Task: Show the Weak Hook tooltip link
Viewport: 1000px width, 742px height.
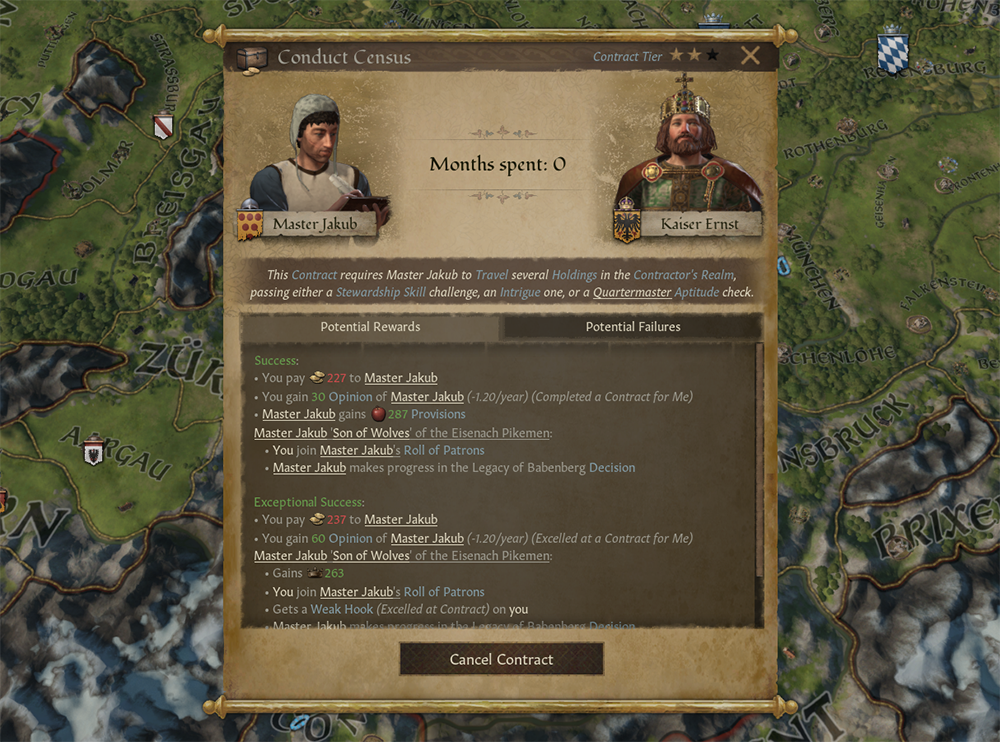Action: pyautogui.click(x=343, y=609)
